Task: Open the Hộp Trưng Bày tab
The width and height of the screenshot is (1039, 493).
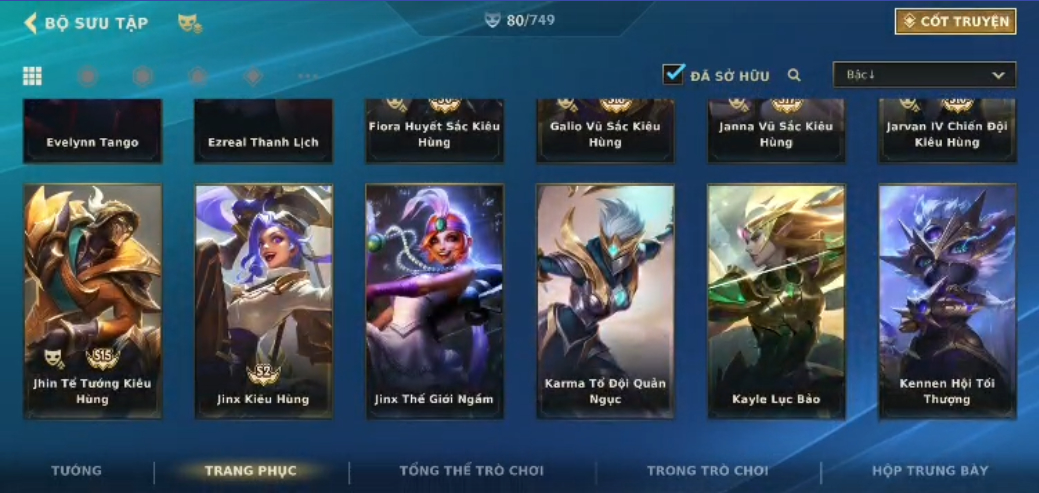Action: point(929,471)
